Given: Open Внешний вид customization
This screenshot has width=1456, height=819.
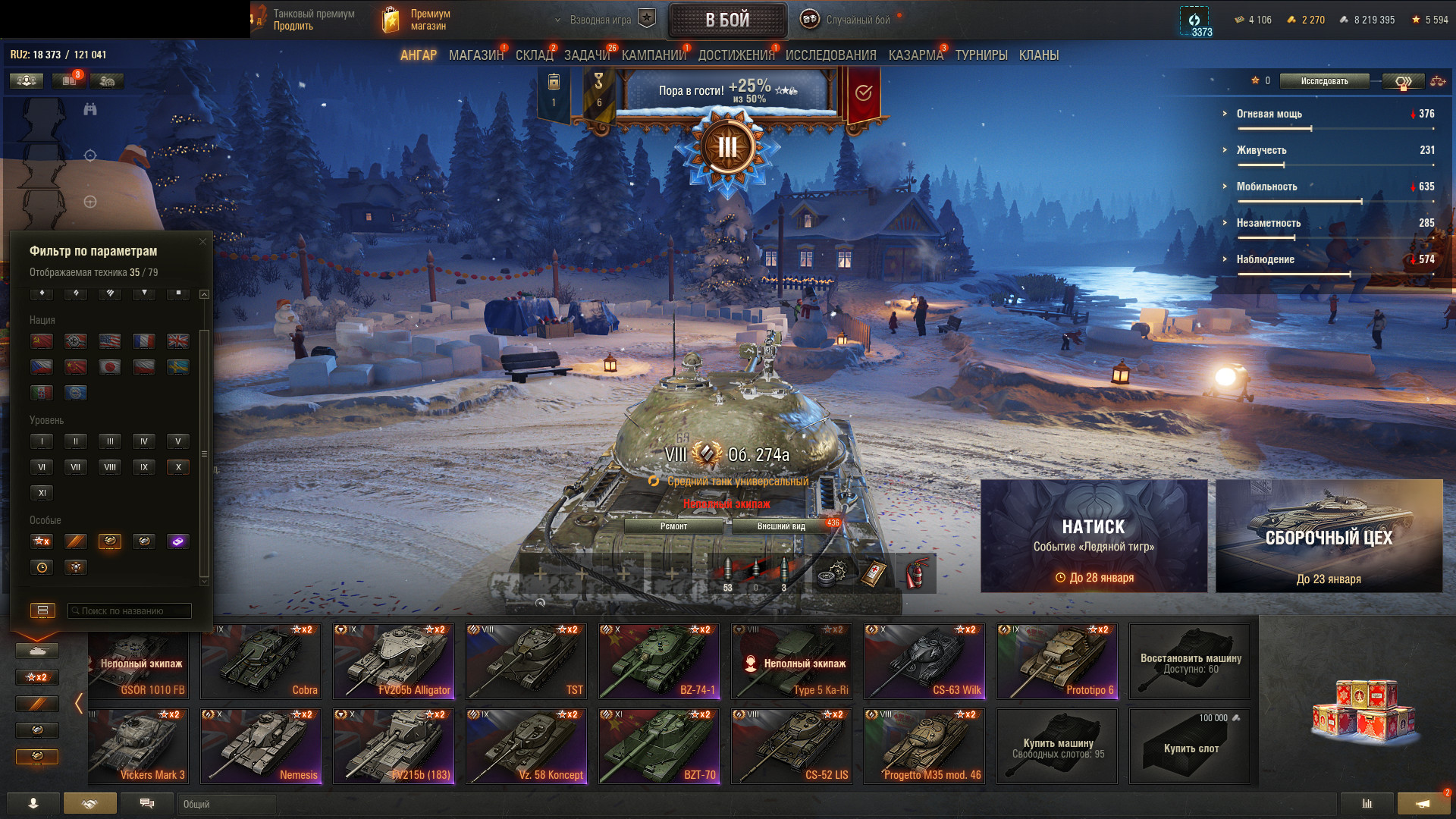Looking at the screenshot, I should (x=781, y=526).
